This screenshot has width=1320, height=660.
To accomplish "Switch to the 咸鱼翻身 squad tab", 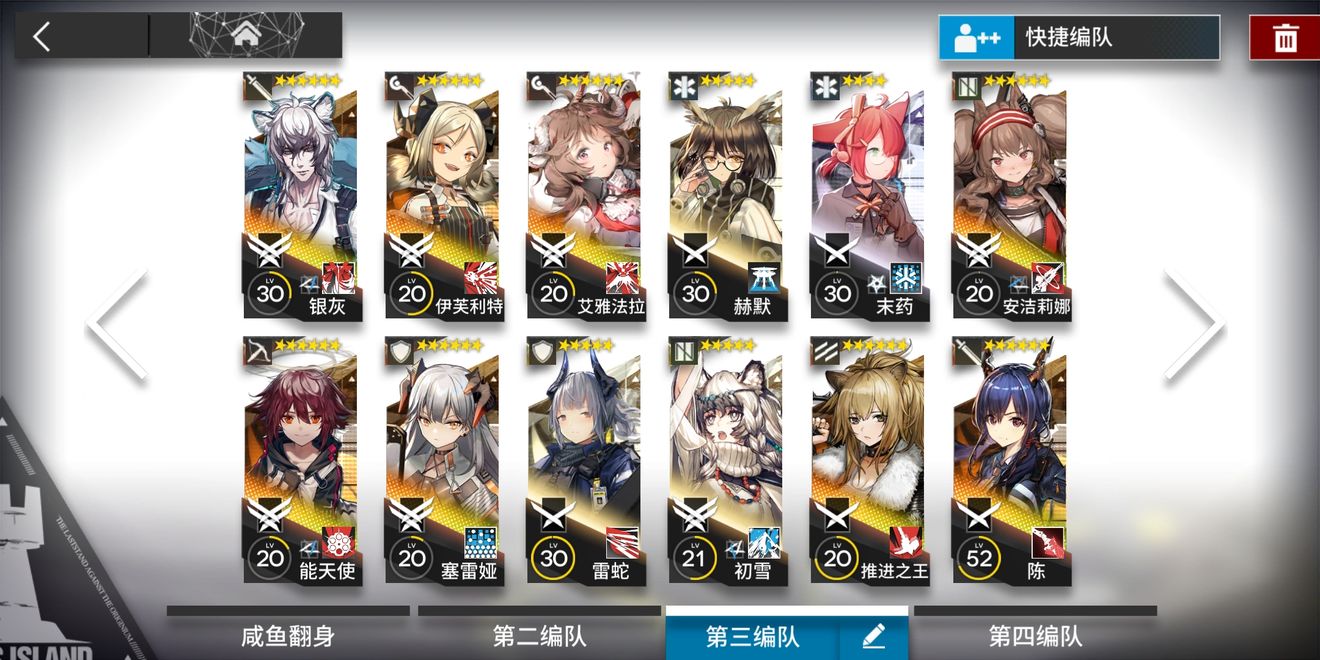I will tap(288, 635).
